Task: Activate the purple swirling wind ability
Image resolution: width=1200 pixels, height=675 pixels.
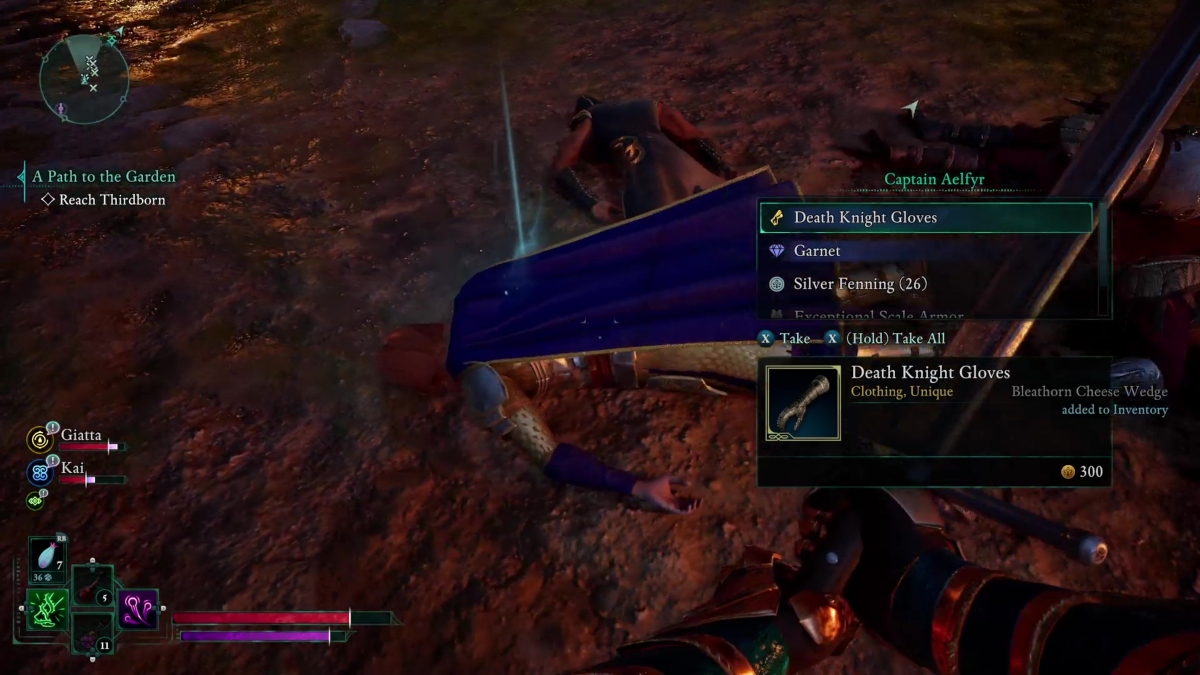Action: click(138, 609)
